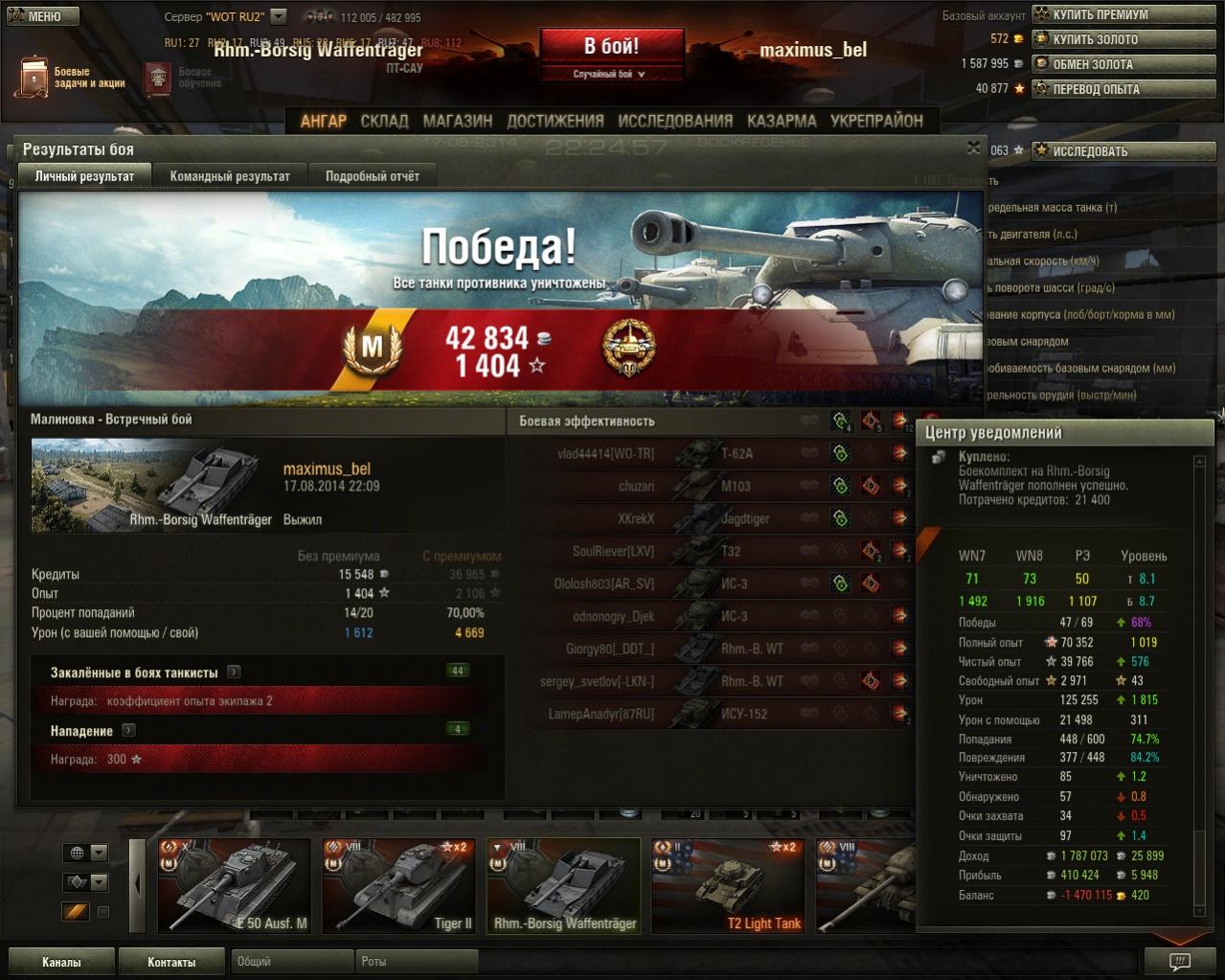Viewport: 1225px width, 980px height.
Task: Open Обмен золота exchange
Action: tap(1123, 64)
